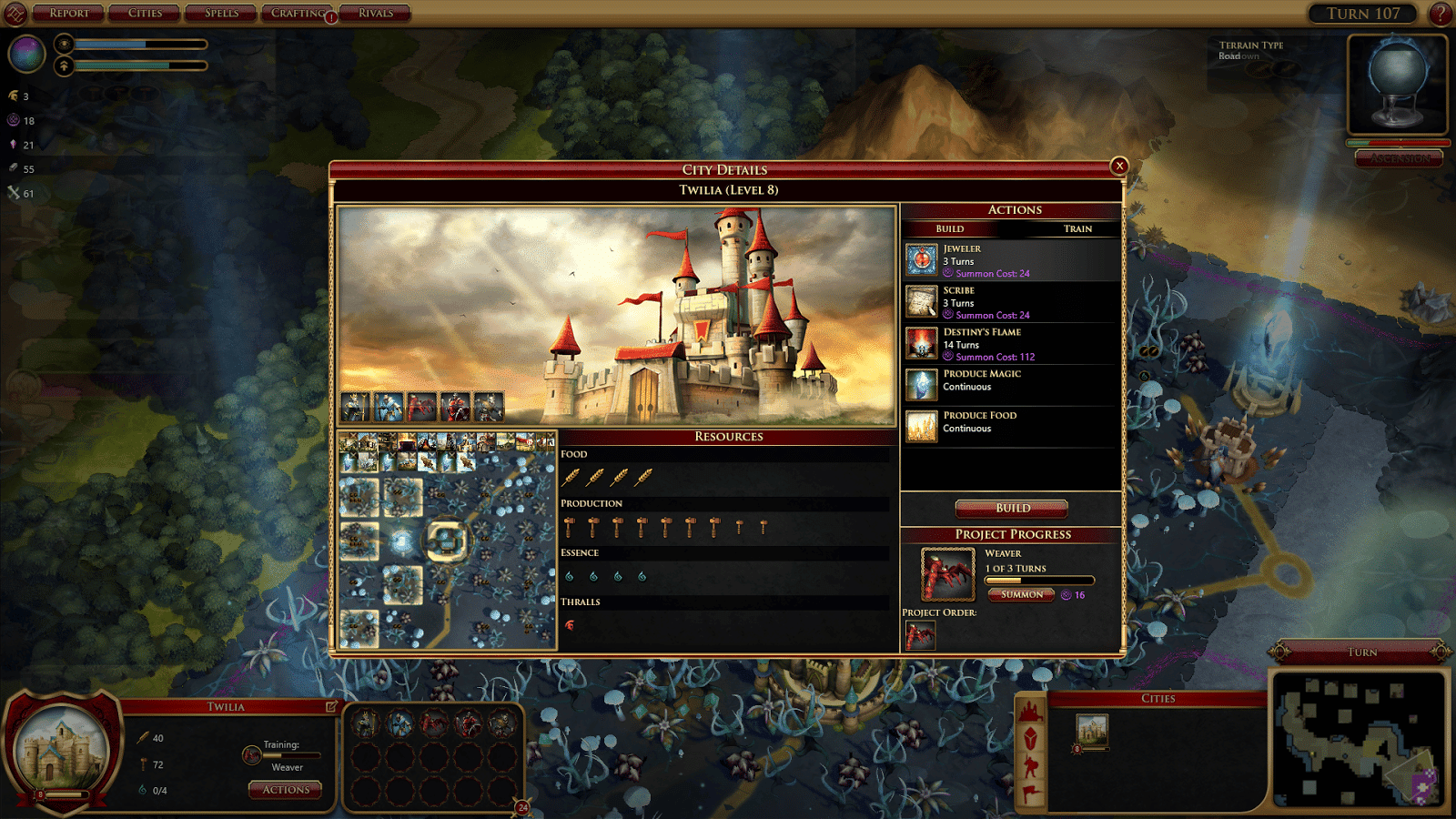Select the Scribe build option
Screen dimensions: 1456x819
pos(1010,302)
